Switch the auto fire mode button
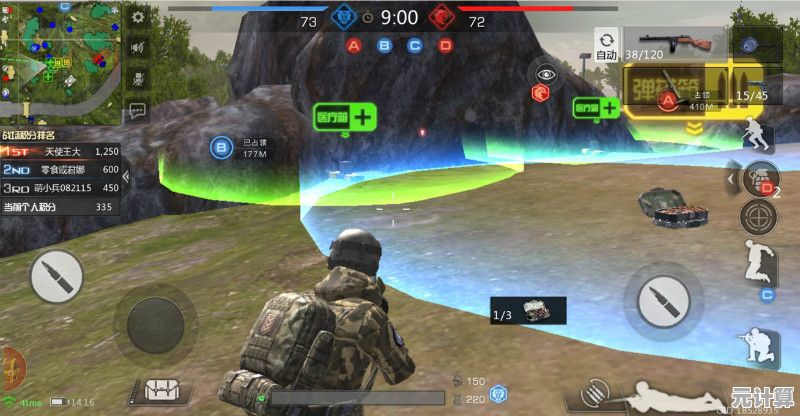 606,48
